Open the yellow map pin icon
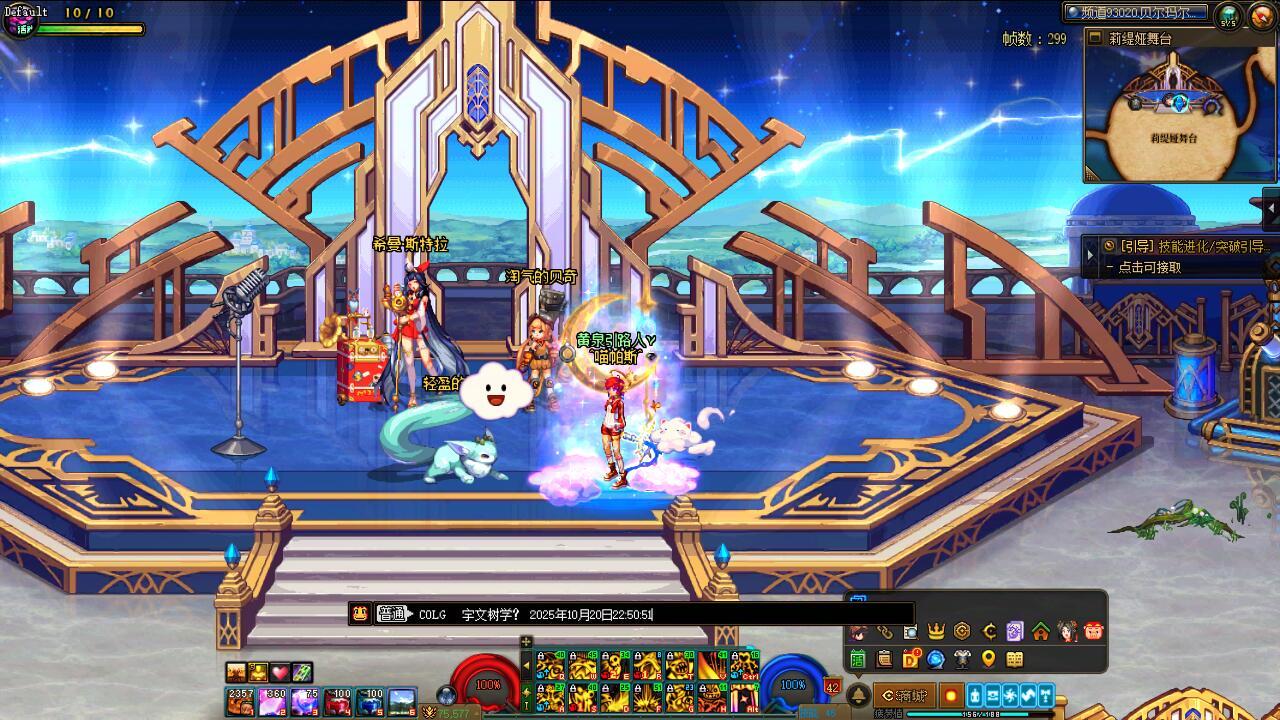This screenshot has width=1280, height=720. (988, 659)
